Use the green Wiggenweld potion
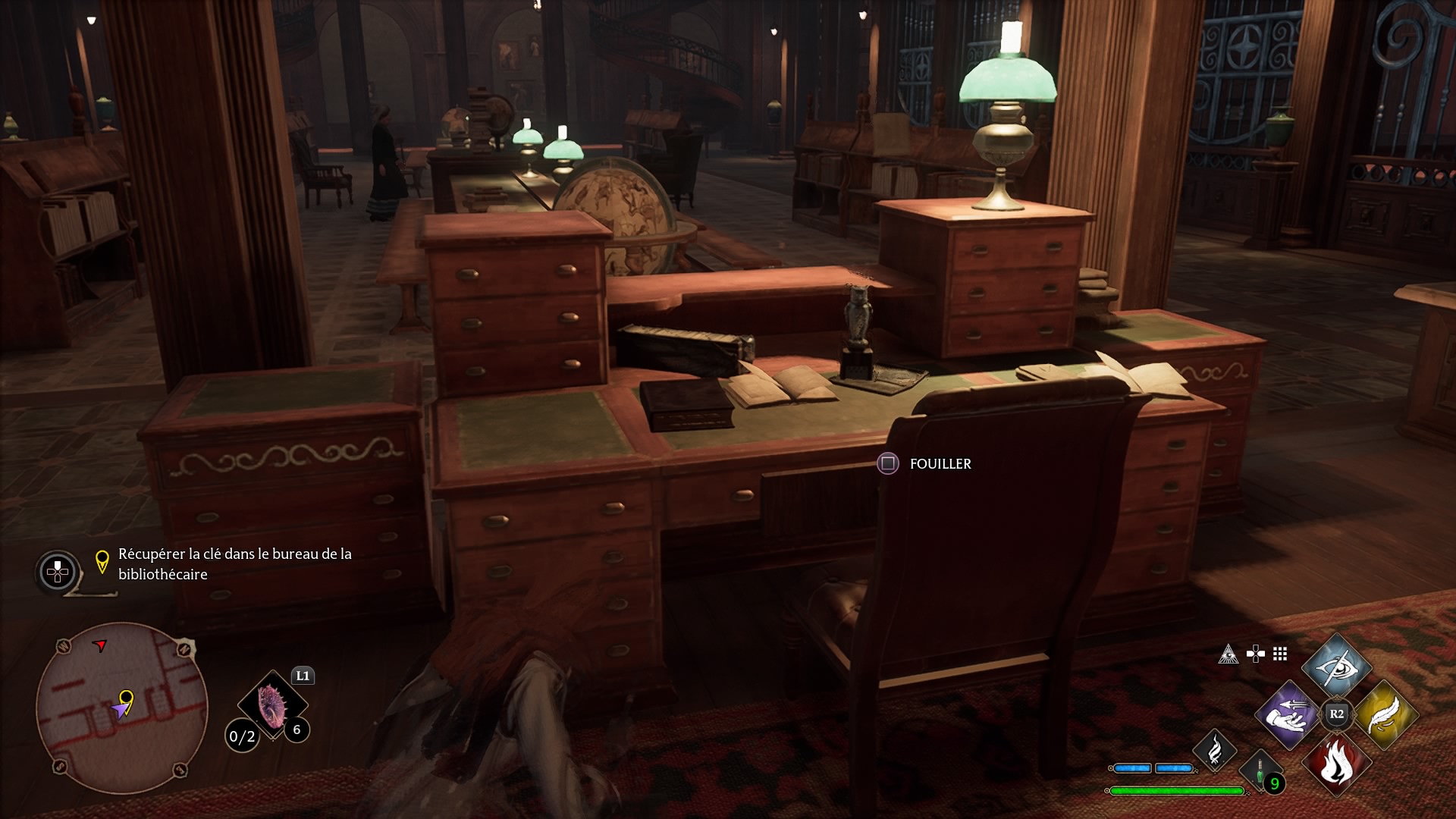The image size is (1456, 819). pos(1260,772)
